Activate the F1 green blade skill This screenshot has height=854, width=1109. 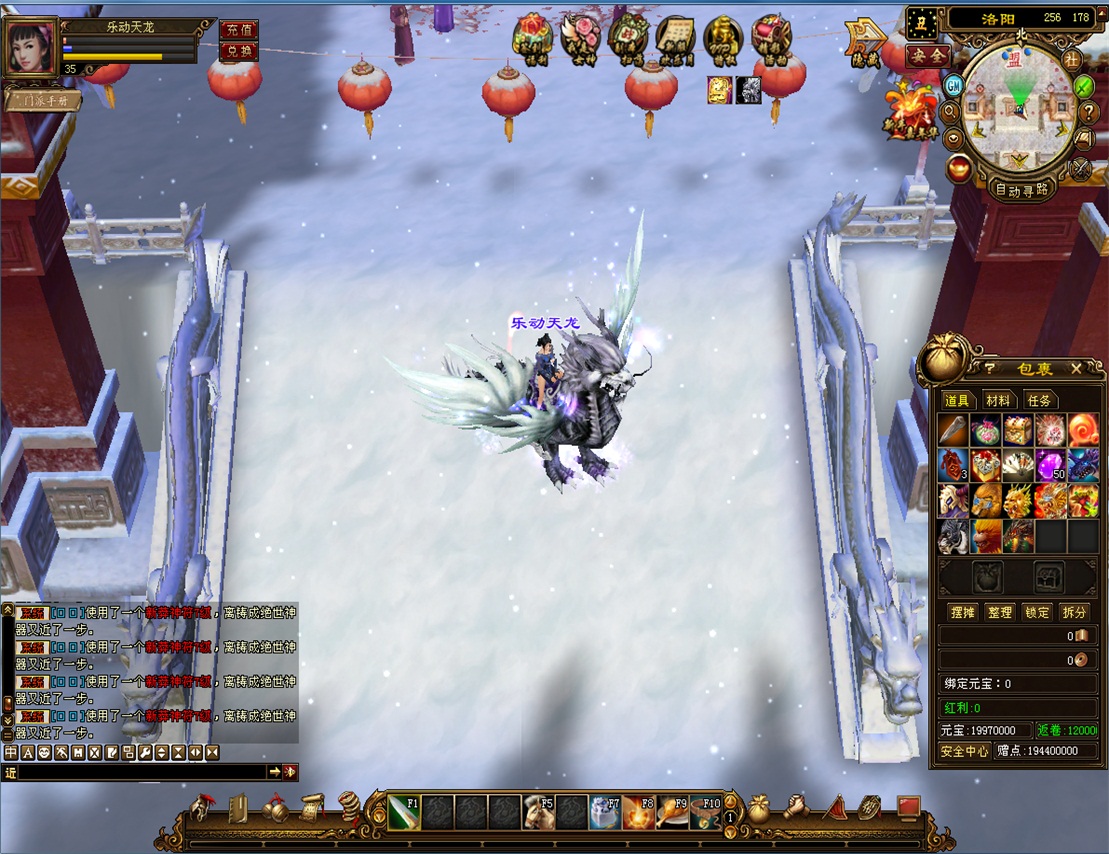pyautogui.click(x=404, y=813)
